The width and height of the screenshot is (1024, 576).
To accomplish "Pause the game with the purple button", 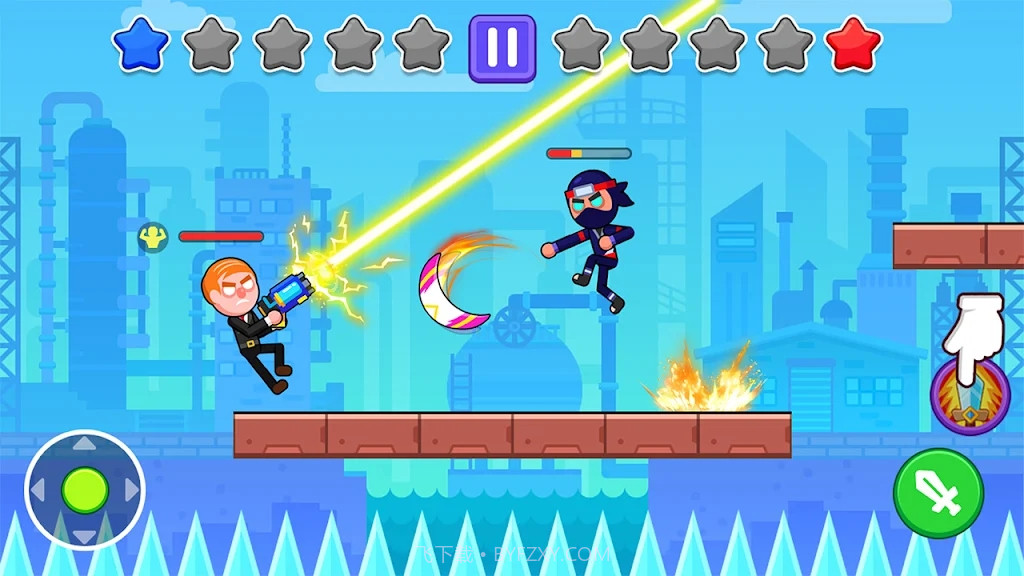I will pos(502,48).
